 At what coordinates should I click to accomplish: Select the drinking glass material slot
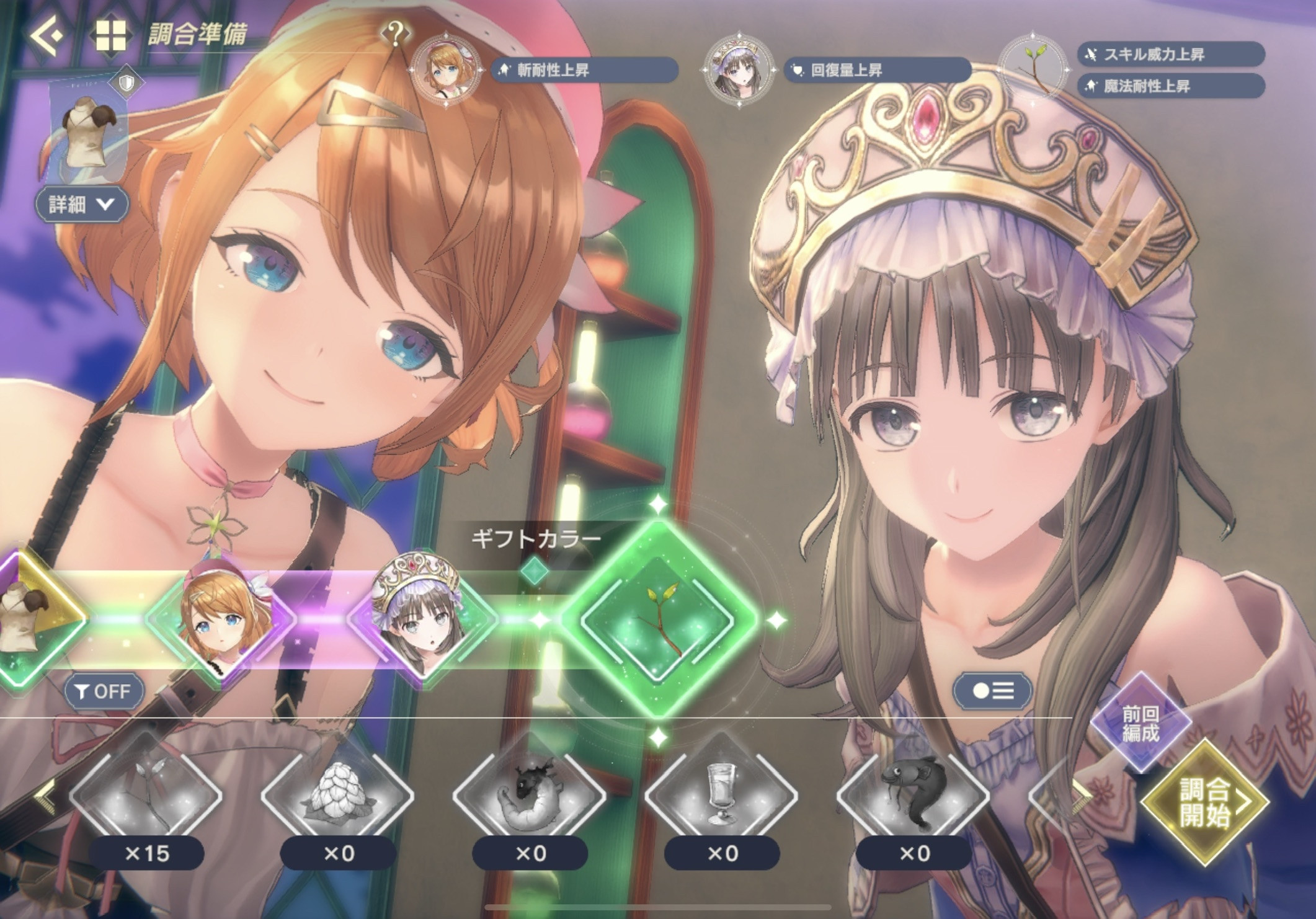722,795
